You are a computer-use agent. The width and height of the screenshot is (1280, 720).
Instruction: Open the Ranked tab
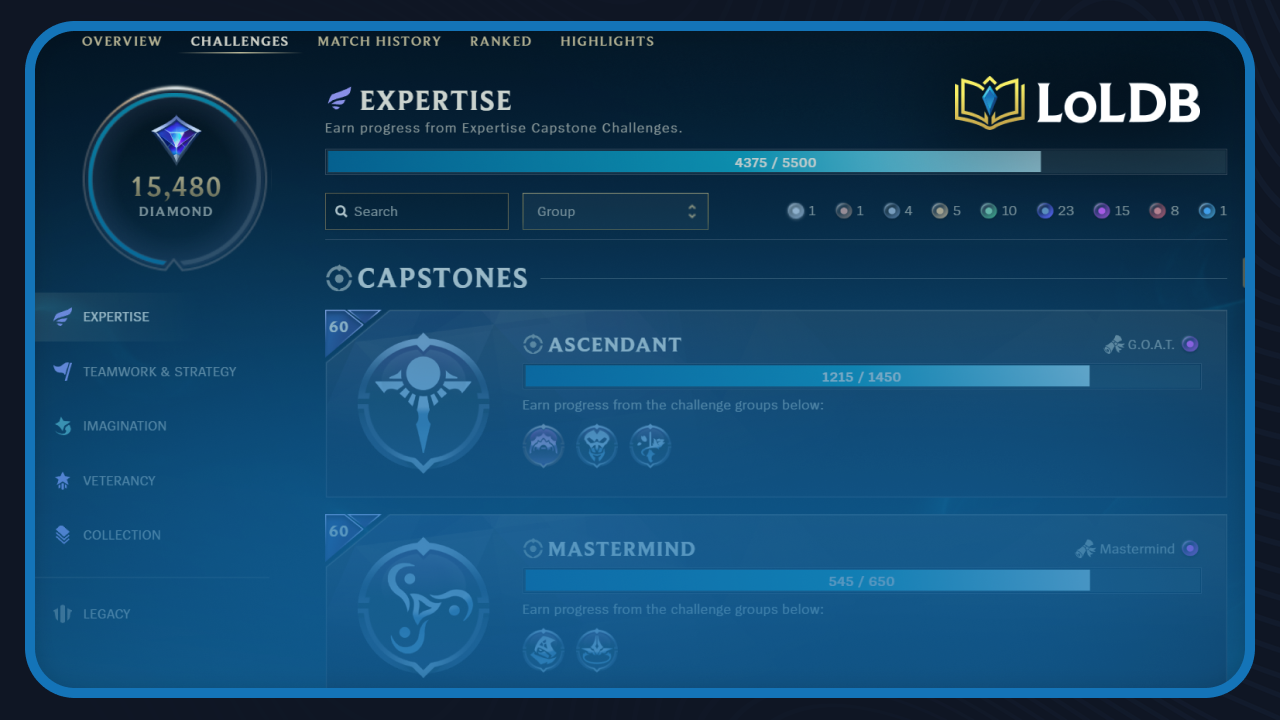click(x=500, y=41)
